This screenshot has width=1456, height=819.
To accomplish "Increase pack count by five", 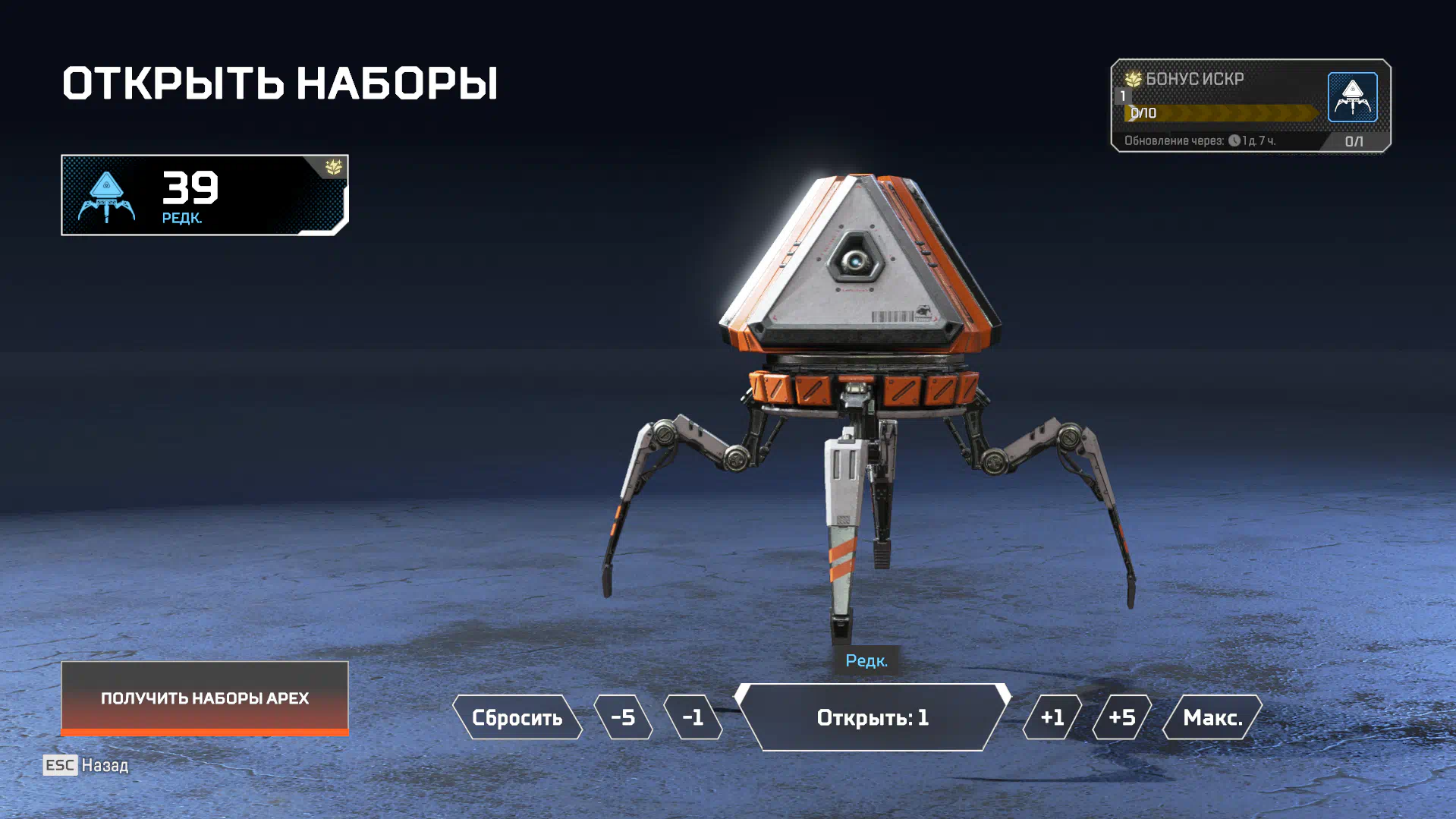I will pos(1122,717).
